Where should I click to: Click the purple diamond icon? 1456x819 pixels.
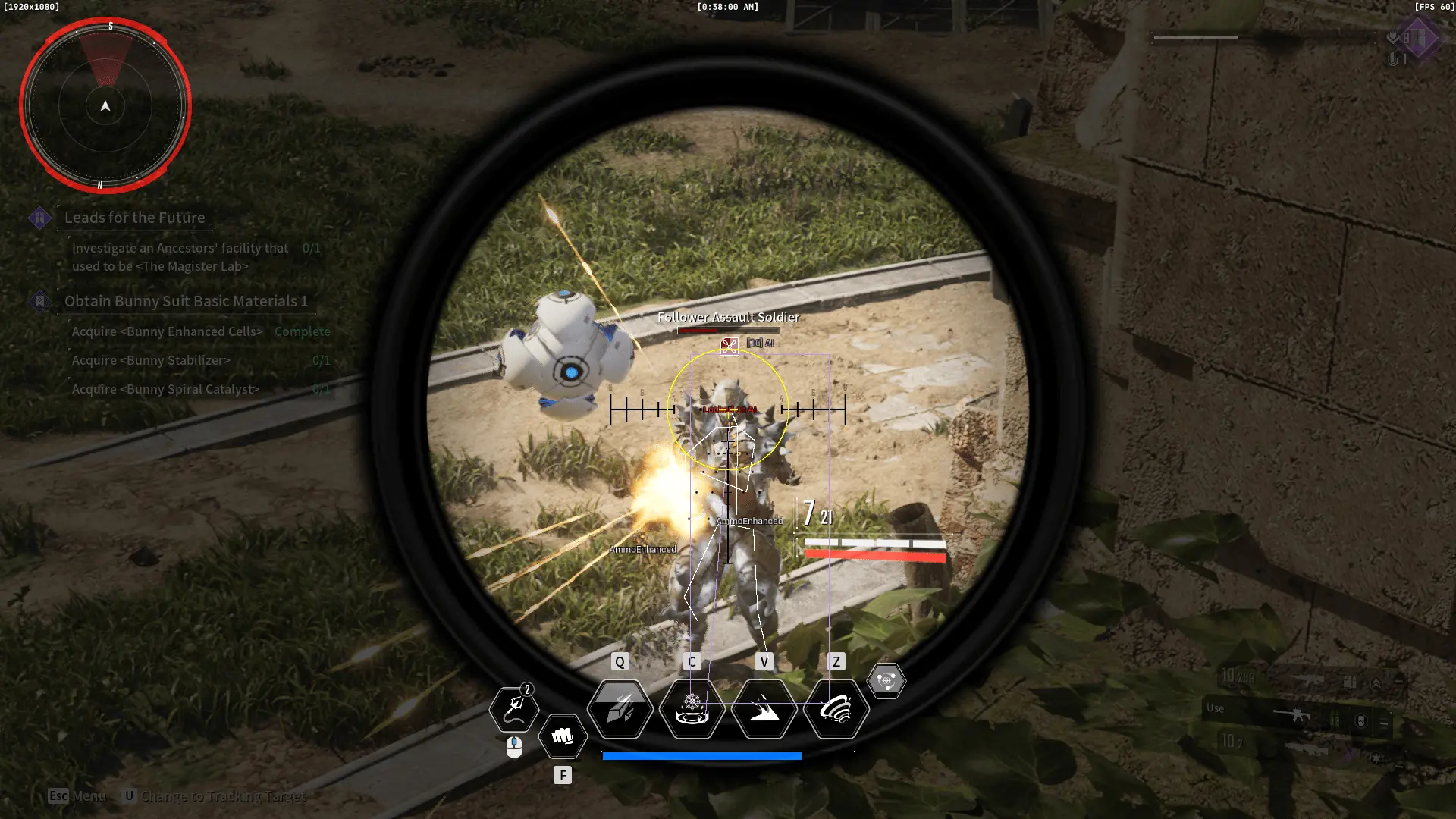tap(1420, 38)
